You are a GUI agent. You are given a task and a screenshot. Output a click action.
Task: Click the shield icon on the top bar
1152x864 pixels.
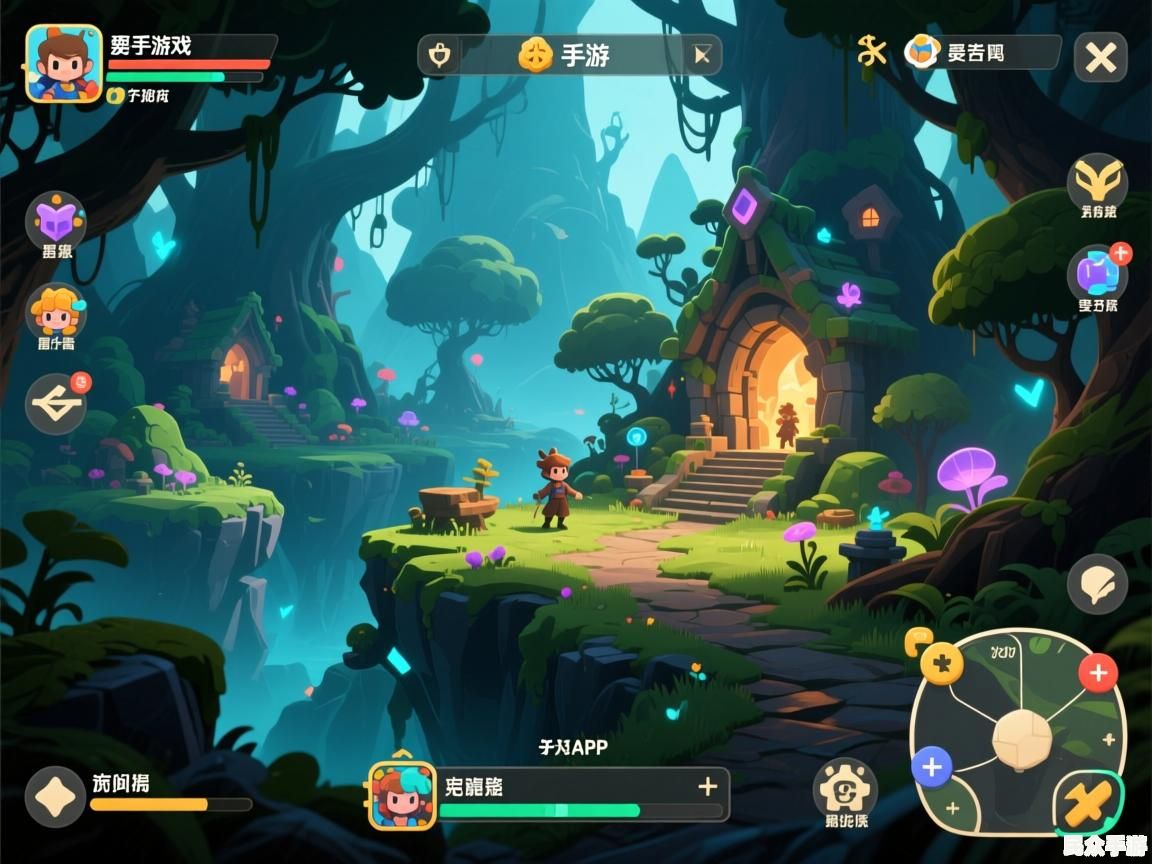(x=439, y=55)
